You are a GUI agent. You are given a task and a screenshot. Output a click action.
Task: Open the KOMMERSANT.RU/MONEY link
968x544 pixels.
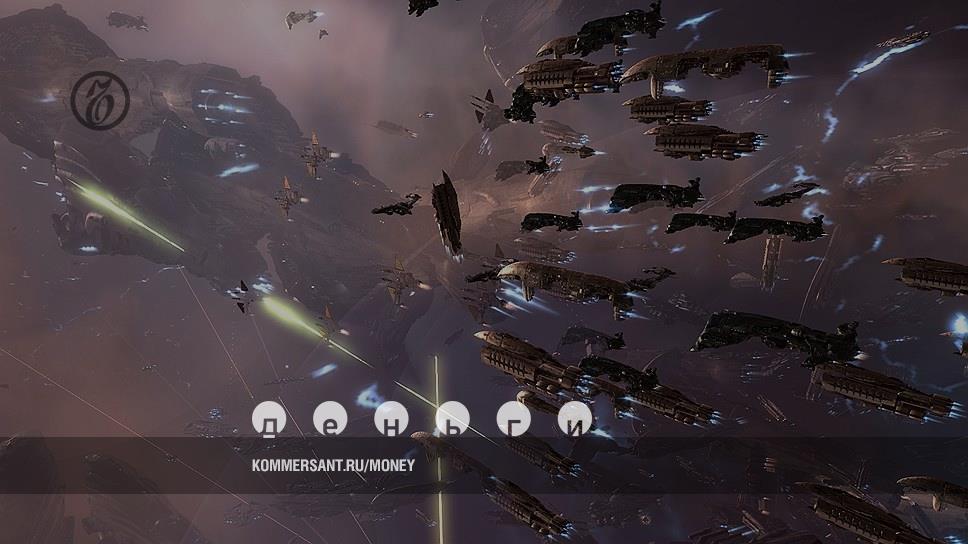pyautogui.click(x=333, y=465)
